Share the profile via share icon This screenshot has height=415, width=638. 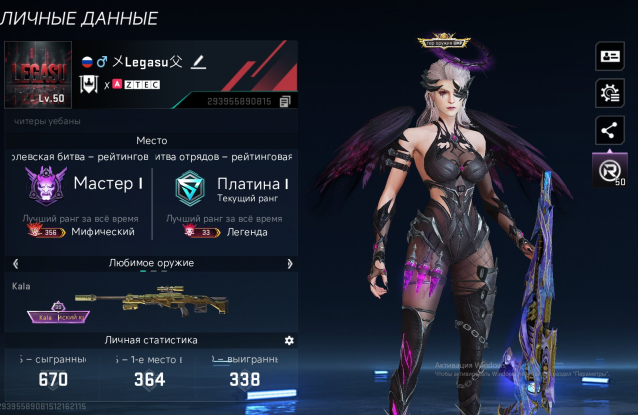(608, 129)
